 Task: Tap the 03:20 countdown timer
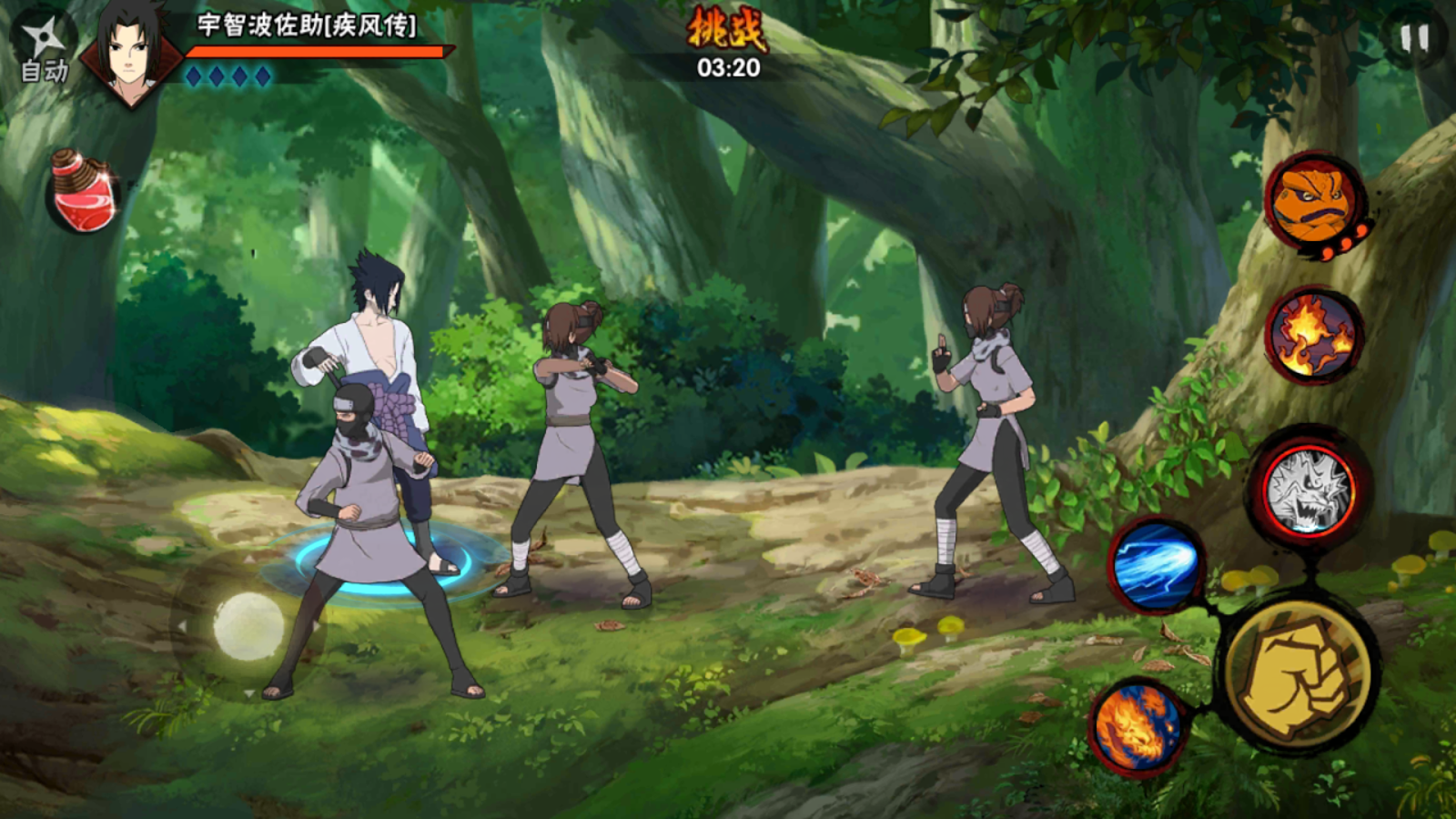(x=728, y=66)
